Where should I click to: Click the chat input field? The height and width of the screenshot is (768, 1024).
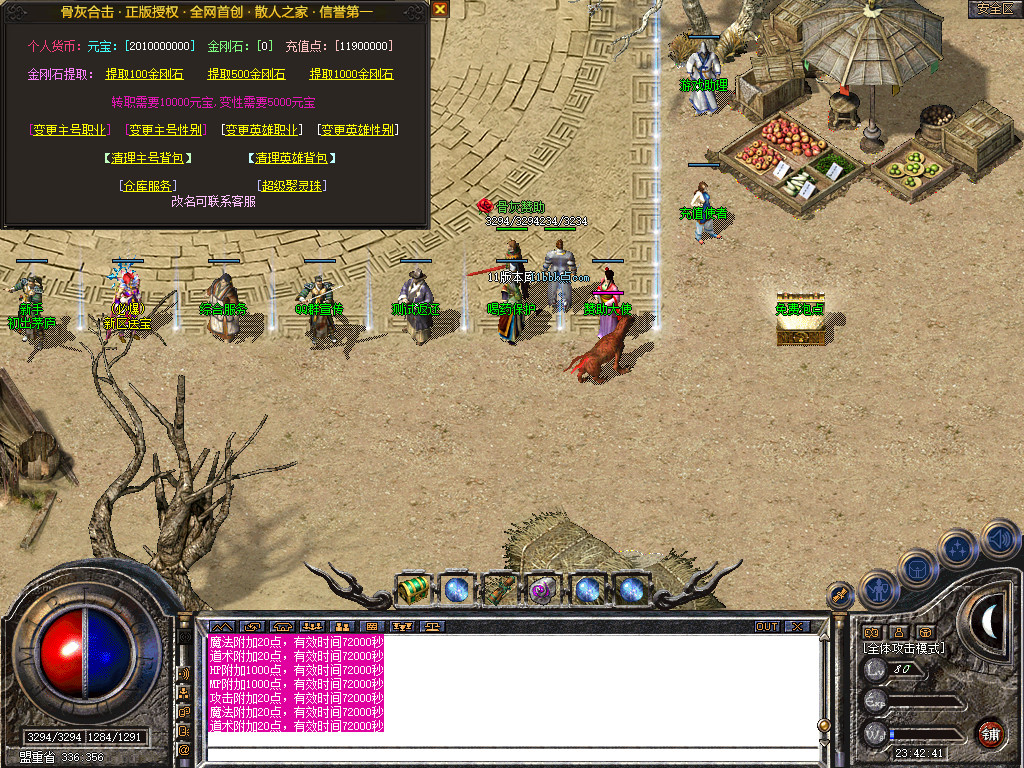pos(510,752)
